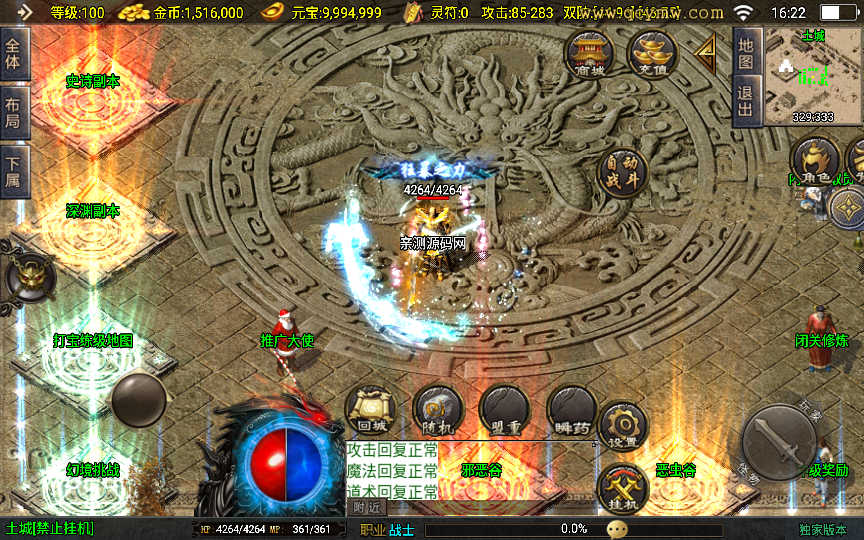Toggle 自动战斗 auto battle

[621, 173]
